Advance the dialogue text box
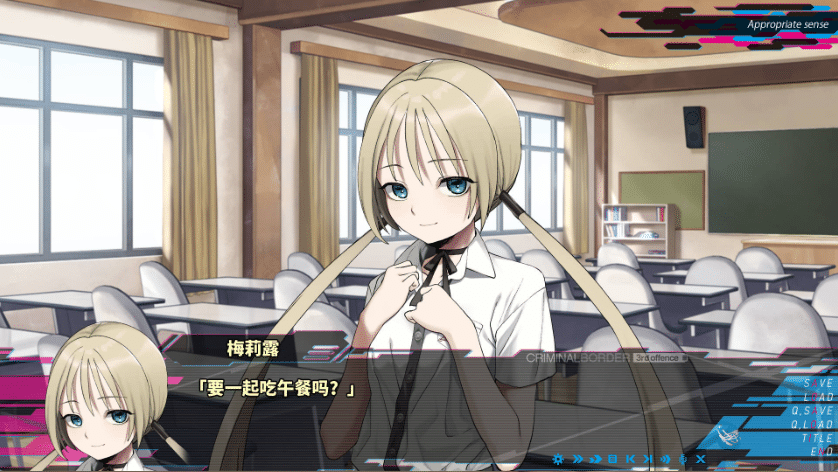The width and height of the screenshot is (838, 472). [x=400, y=400]
